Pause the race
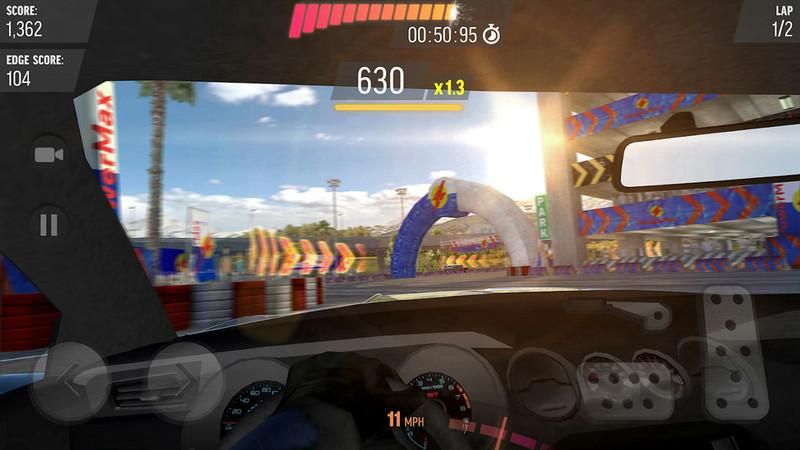 48,224
